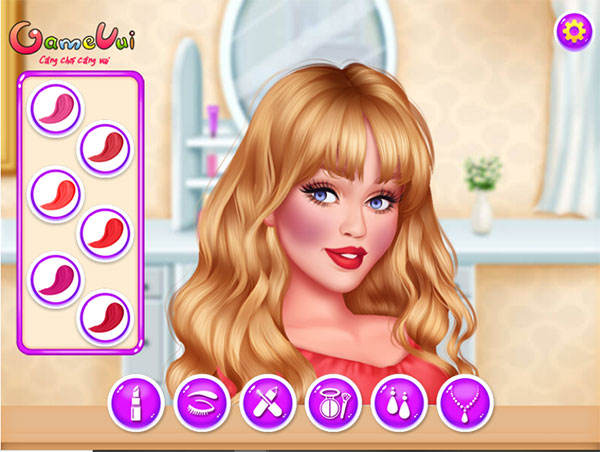Click the GameVui logo
This screenshot has height=452, width=600.
tap(73, 42)
